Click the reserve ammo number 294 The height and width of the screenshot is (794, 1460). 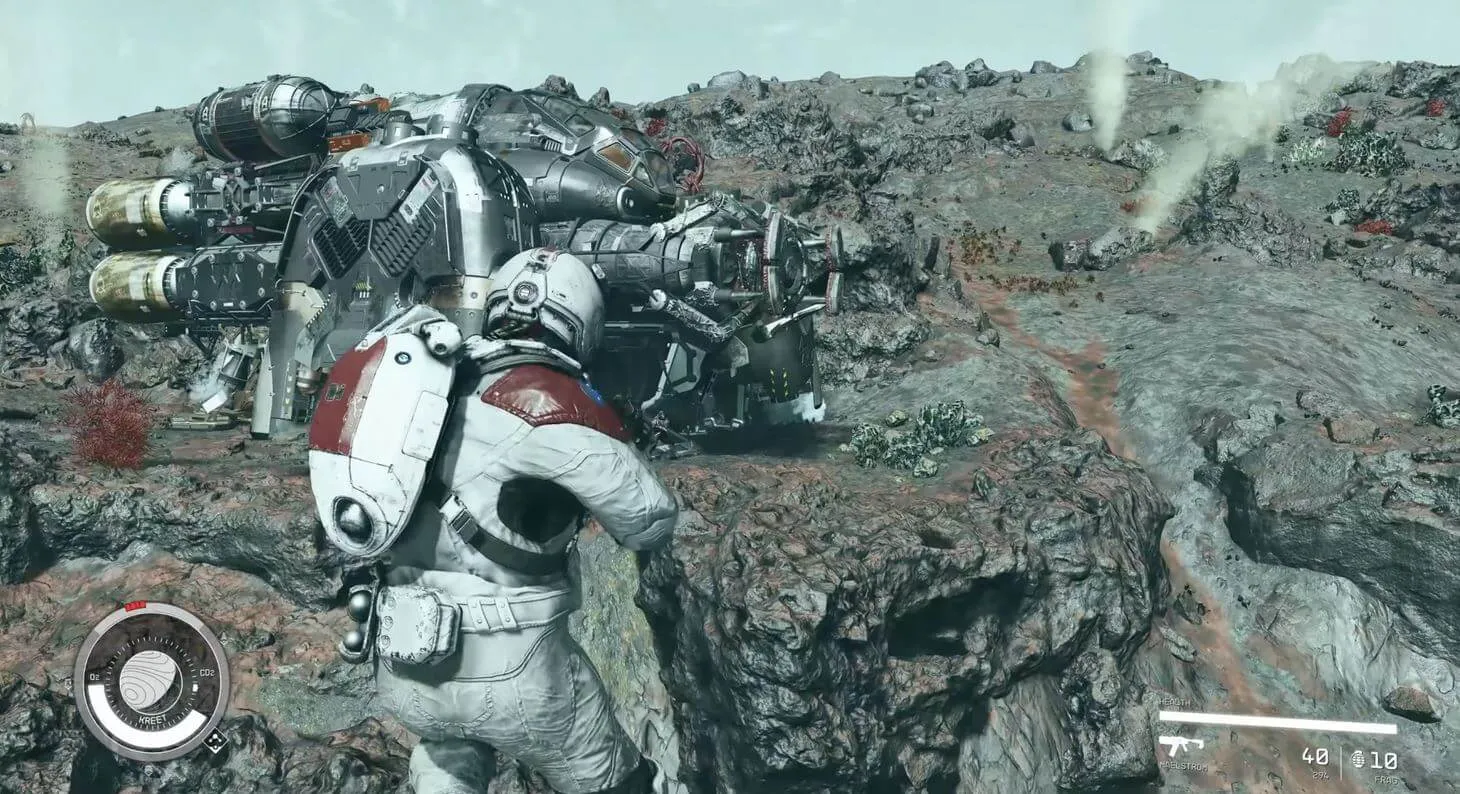[x=1321, y=774]
